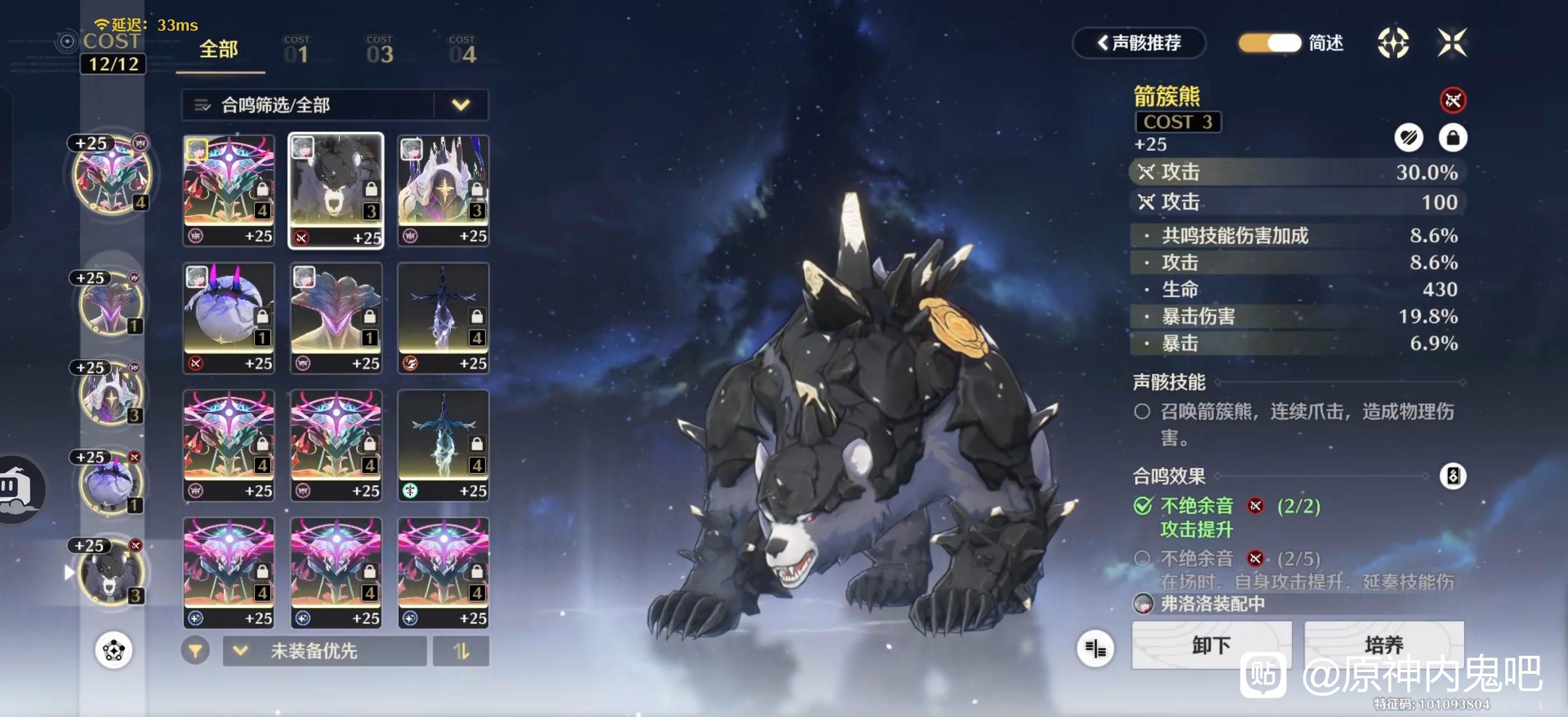This screenshot has width=1568, height=717.
Task: Toggle the 简述 brief description switch
Action: 1270,43
